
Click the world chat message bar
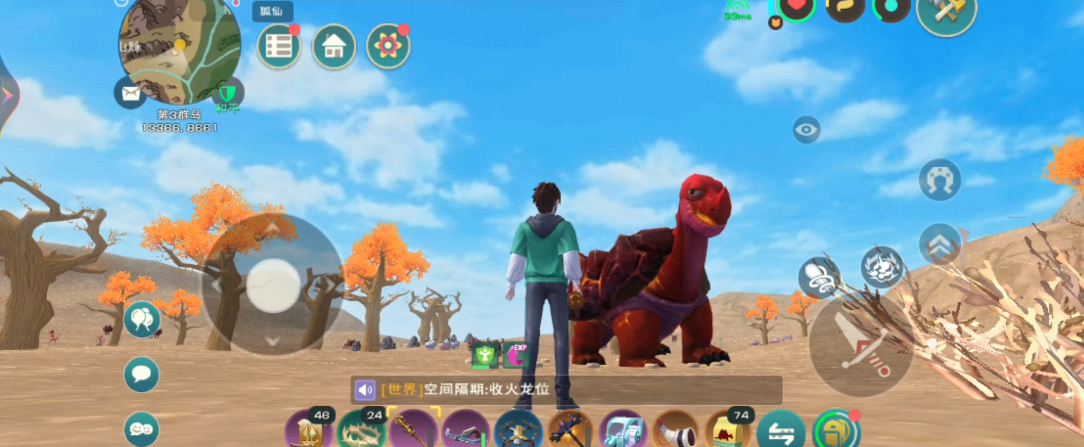coord(565,389)
